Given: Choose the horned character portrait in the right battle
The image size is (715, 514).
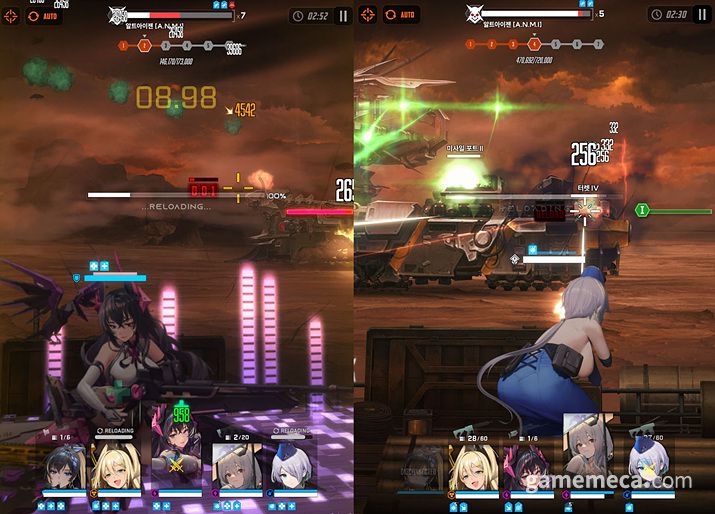Looking at the screenshot, I should tap(530, 467).
